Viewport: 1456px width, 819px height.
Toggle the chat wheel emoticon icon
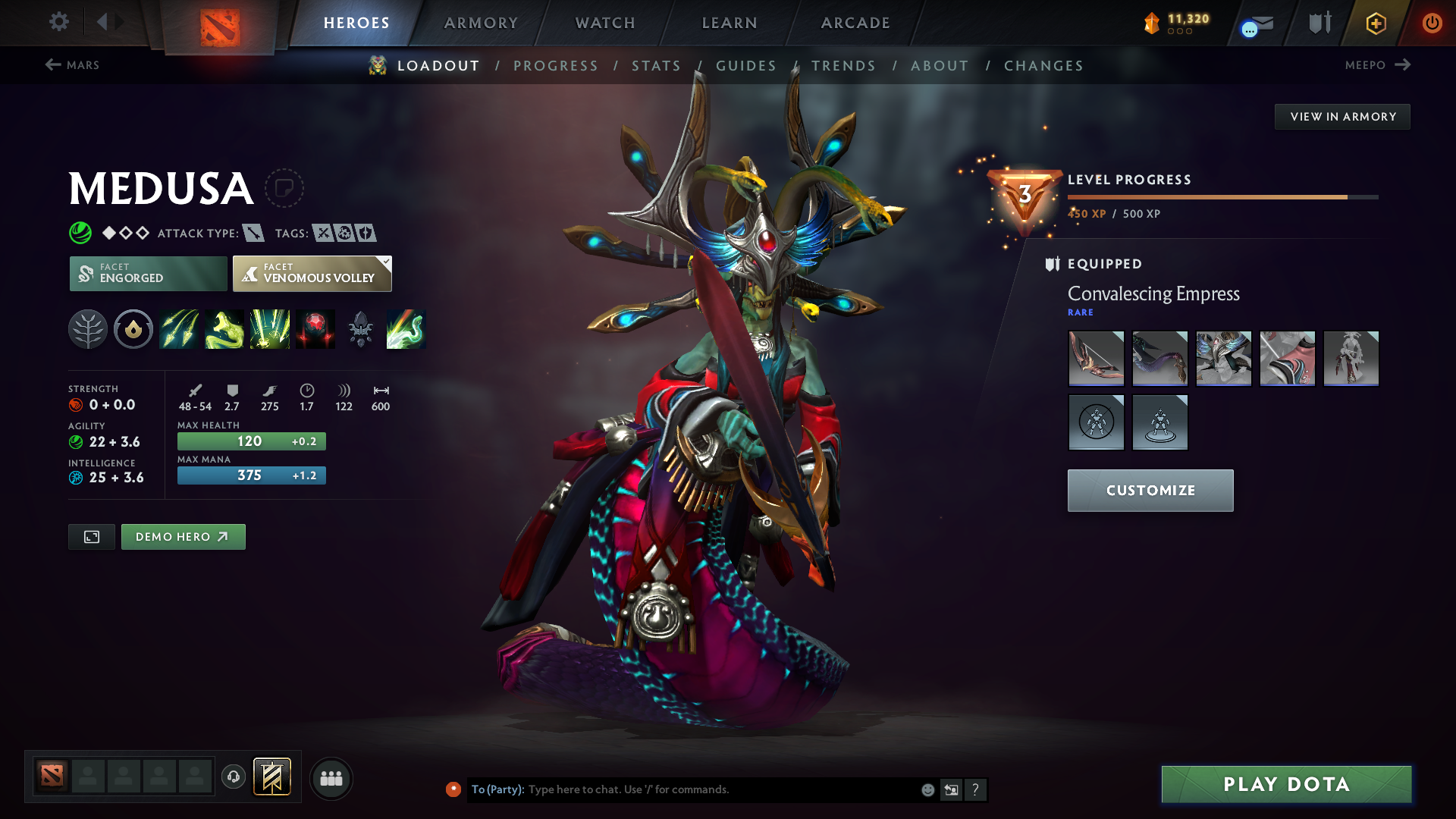927,789
